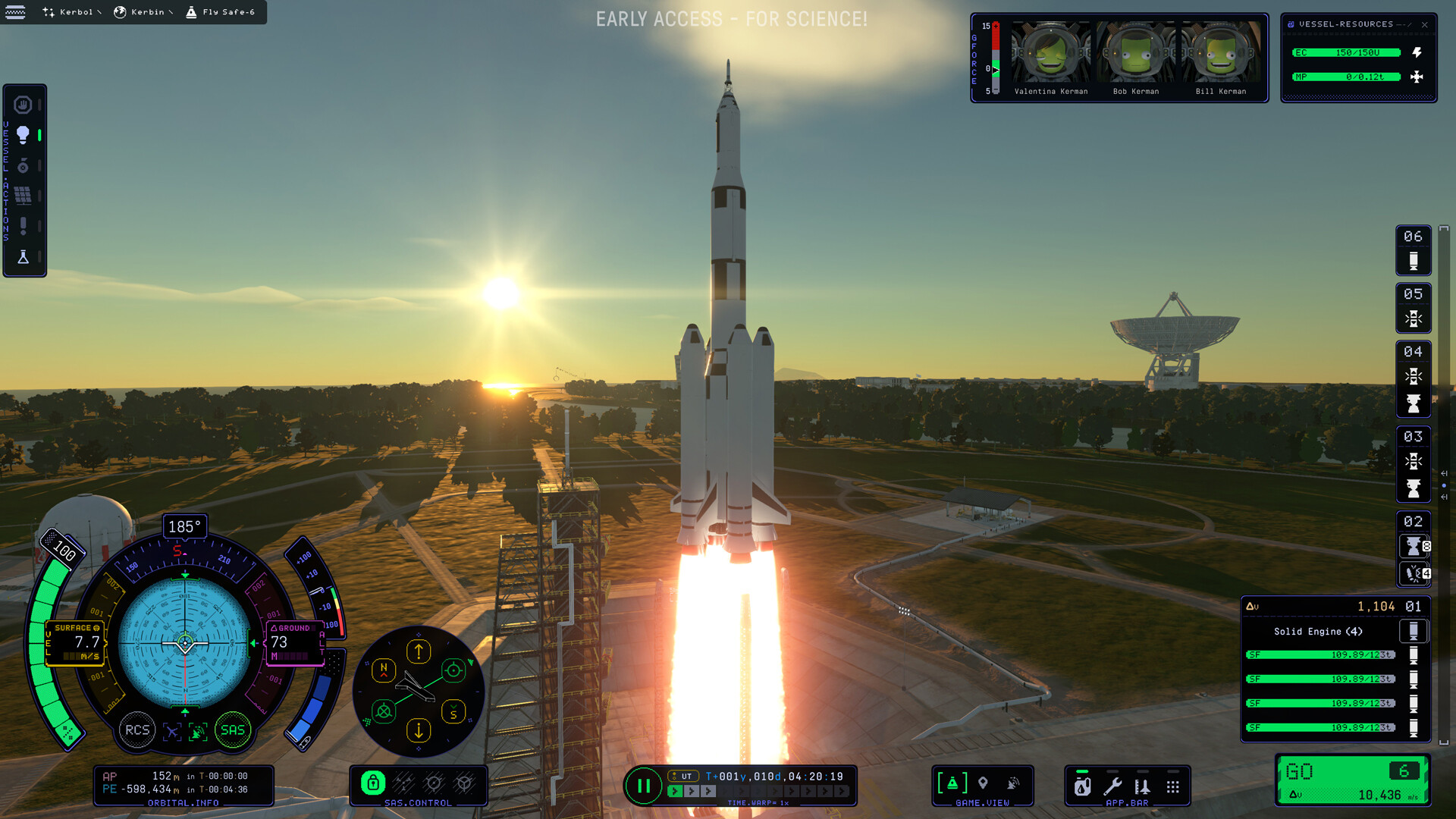Enable RCS on the navball
Image resolution: width=1456 pixels, height=819 pixels.
pyautogui.click(x=138, y=730)
